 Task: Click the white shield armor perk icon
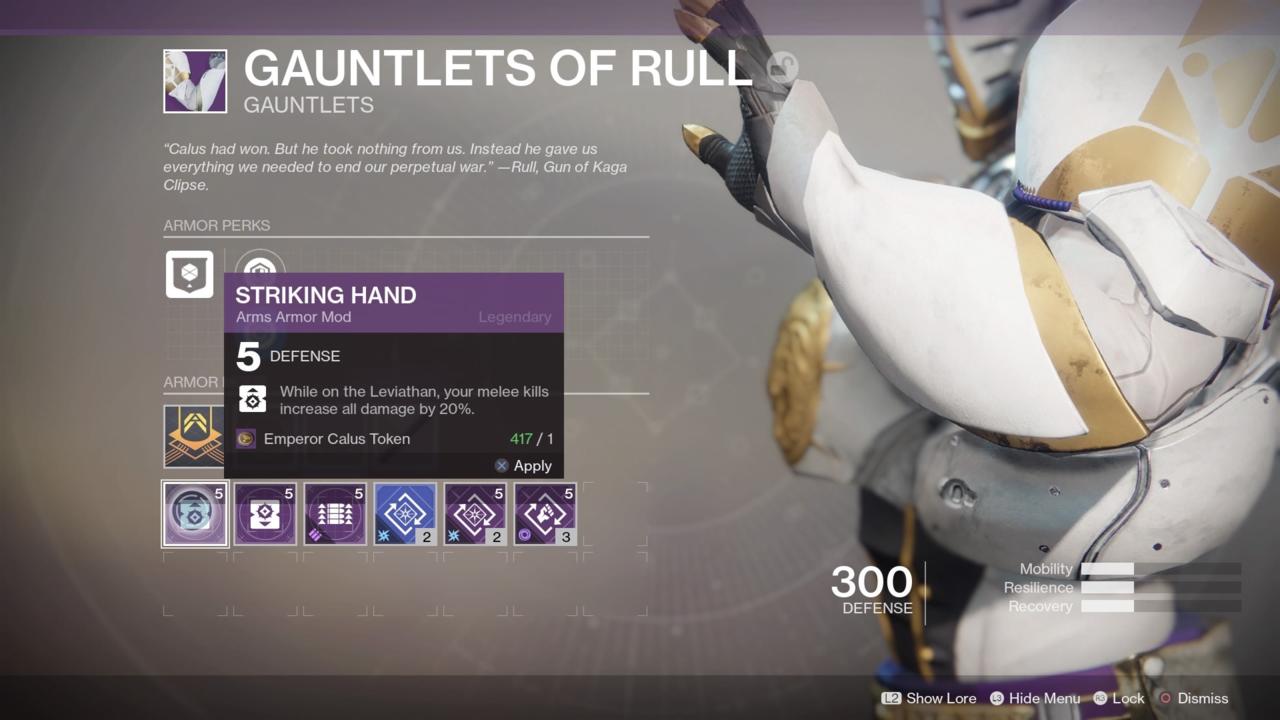pos(189,274)
